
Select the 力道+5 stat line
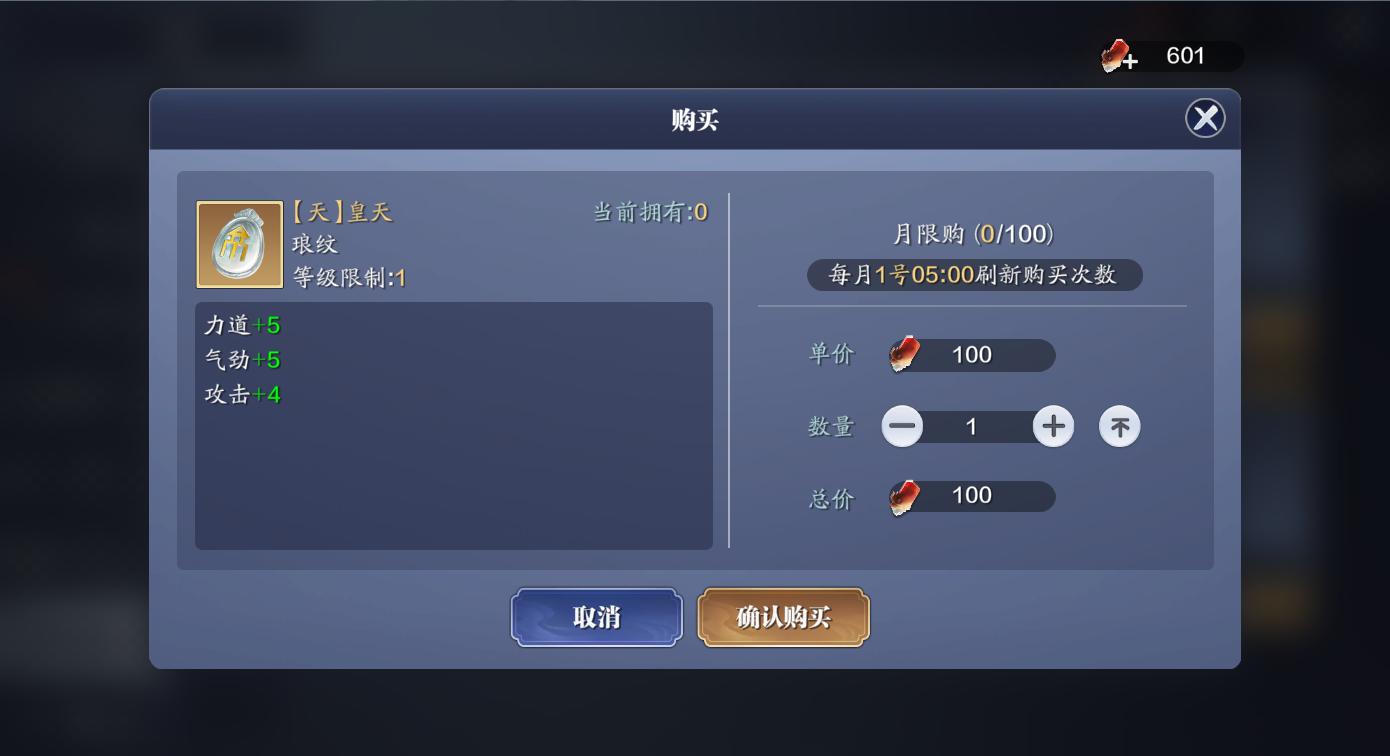click(240, 324)
